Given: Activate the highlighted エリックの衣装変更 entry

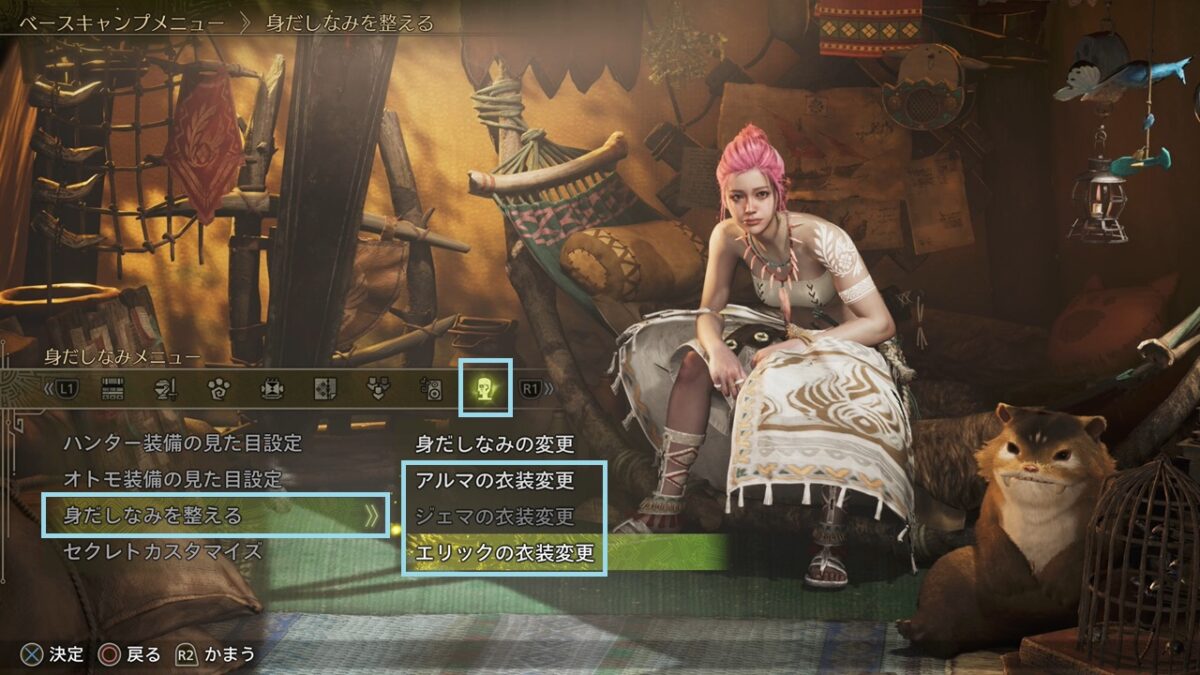Looking at the screenshot, I should [x=505, y=552].
